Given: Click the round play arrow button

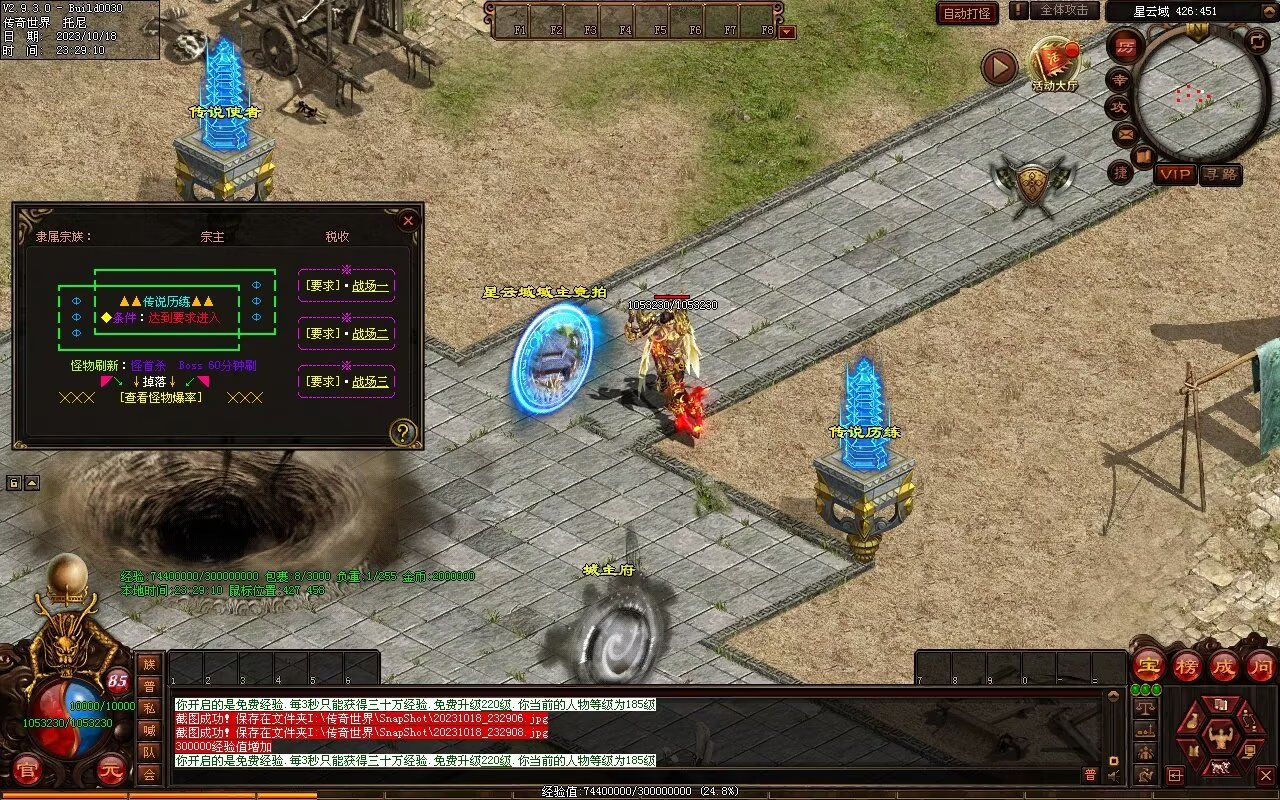Looking at the screenshot, I should click(999, 68).
